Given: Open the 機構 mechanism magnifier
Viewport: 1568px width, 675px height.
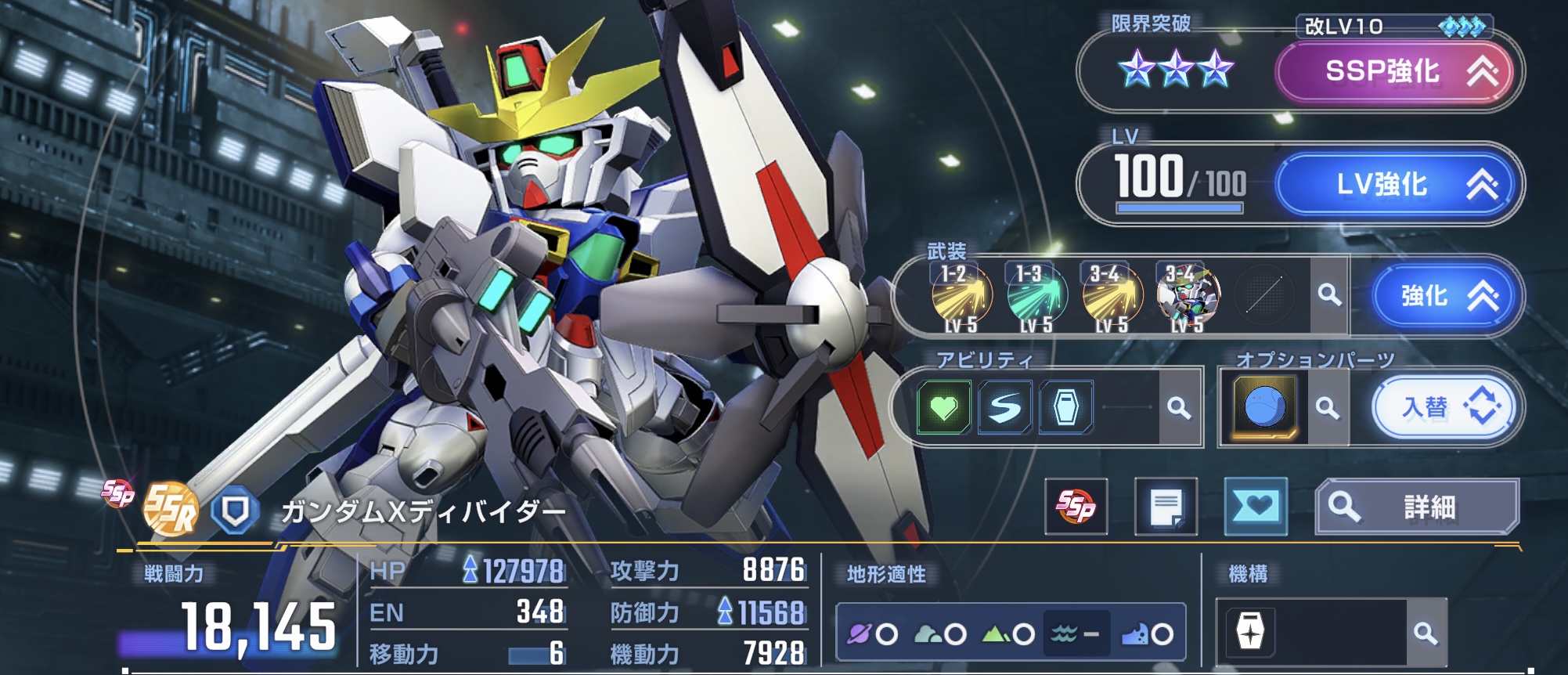Looking at the screenshot, I should 1426,633.
